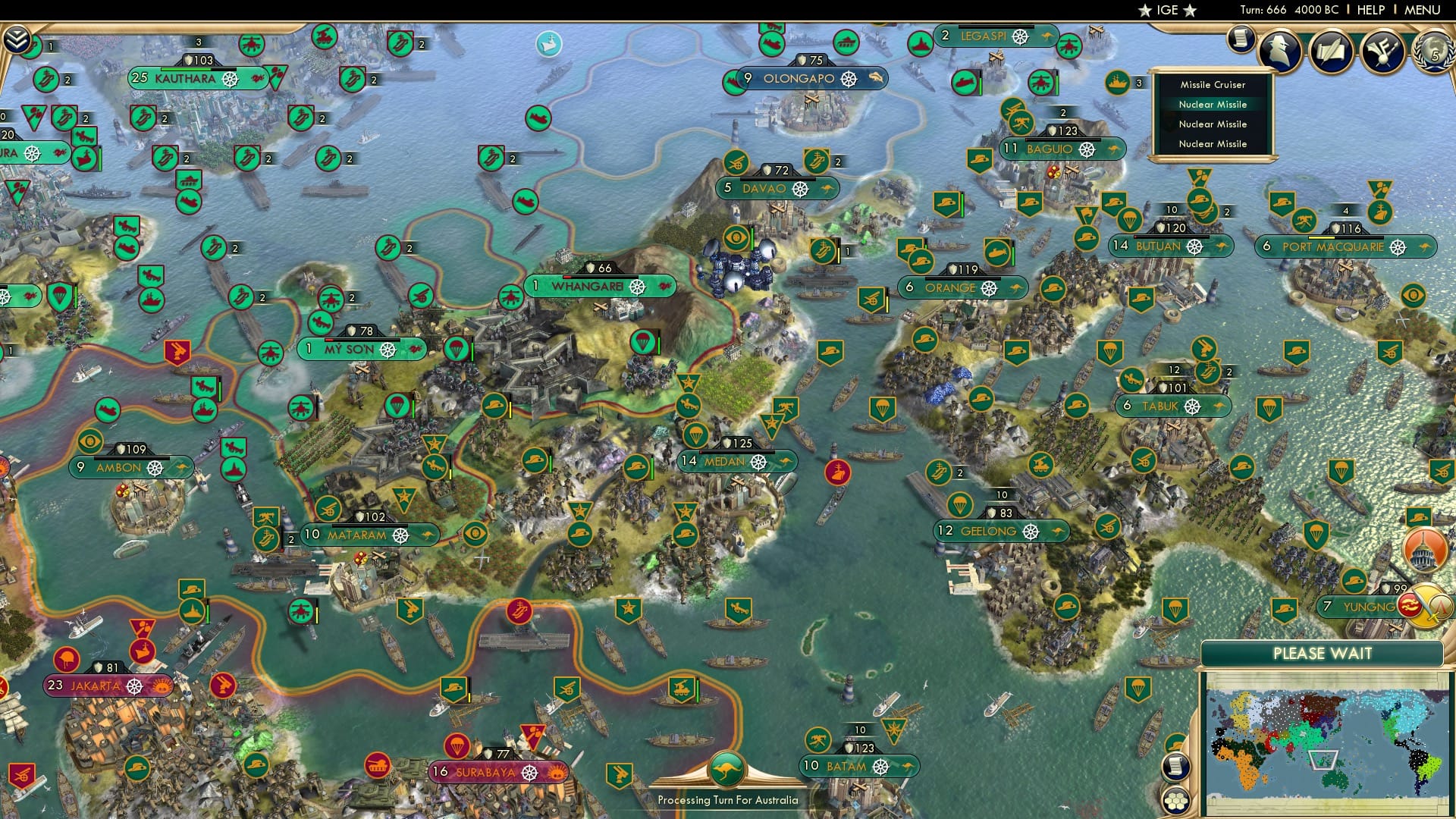Toggle the hex grid icon near the minimap
1456x819 pixels.
click(1175, 800)
